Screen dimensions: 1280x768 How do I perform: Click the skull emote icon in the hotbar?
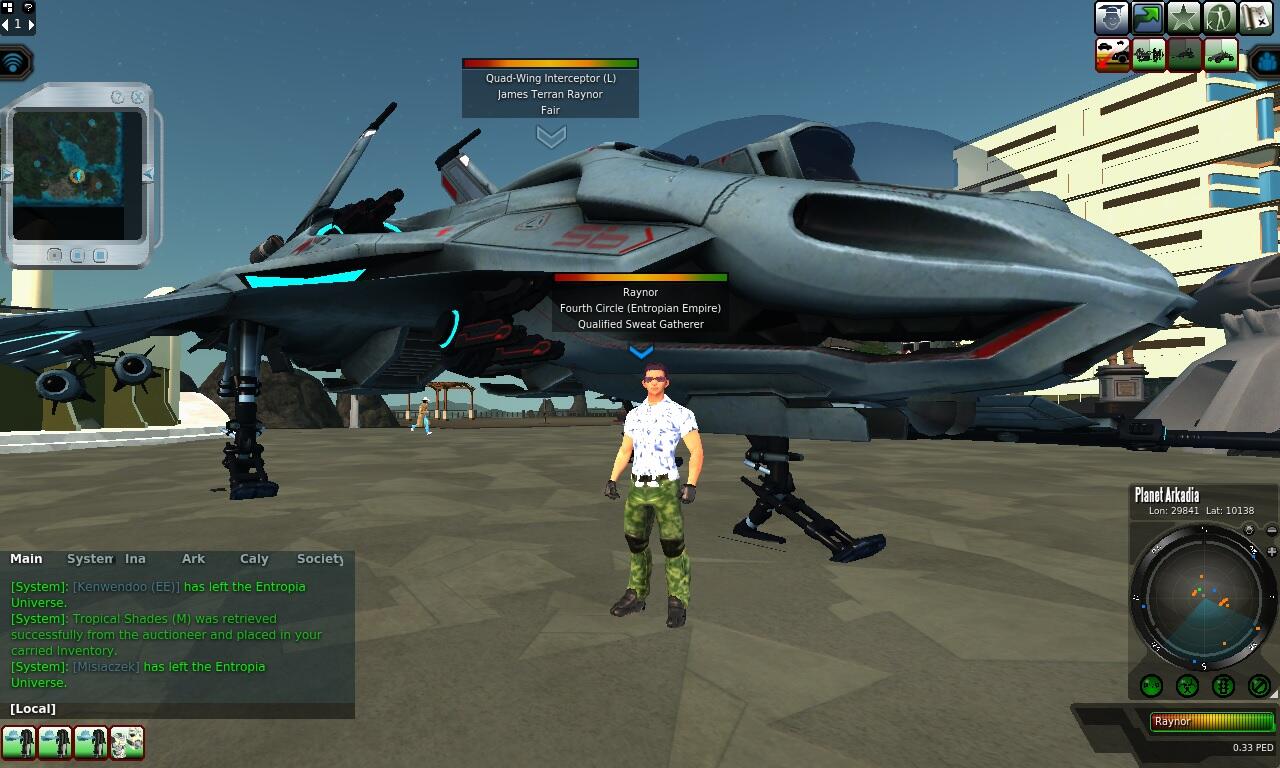coord(127,742)
